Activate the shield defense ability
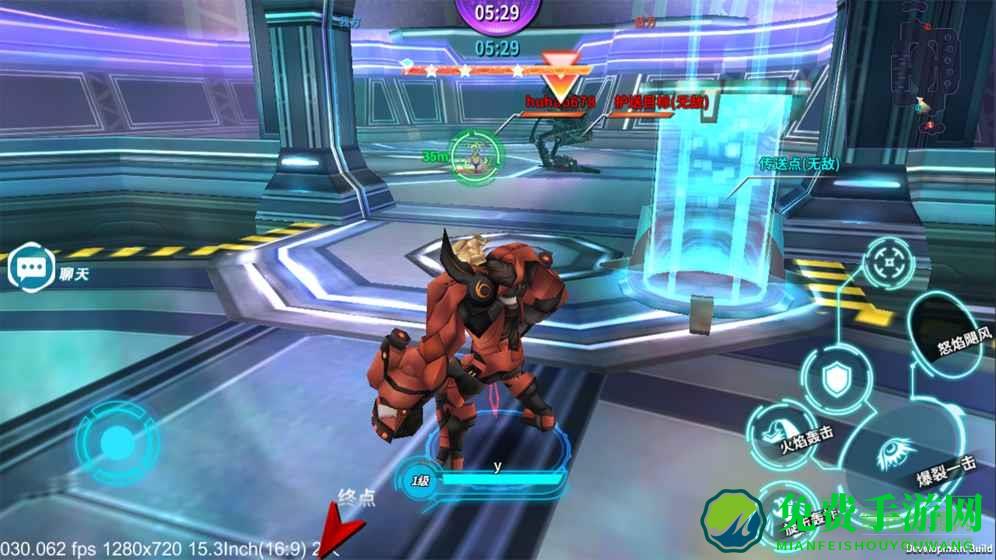This screenshot has width=996, height=560. pos(837,379)
